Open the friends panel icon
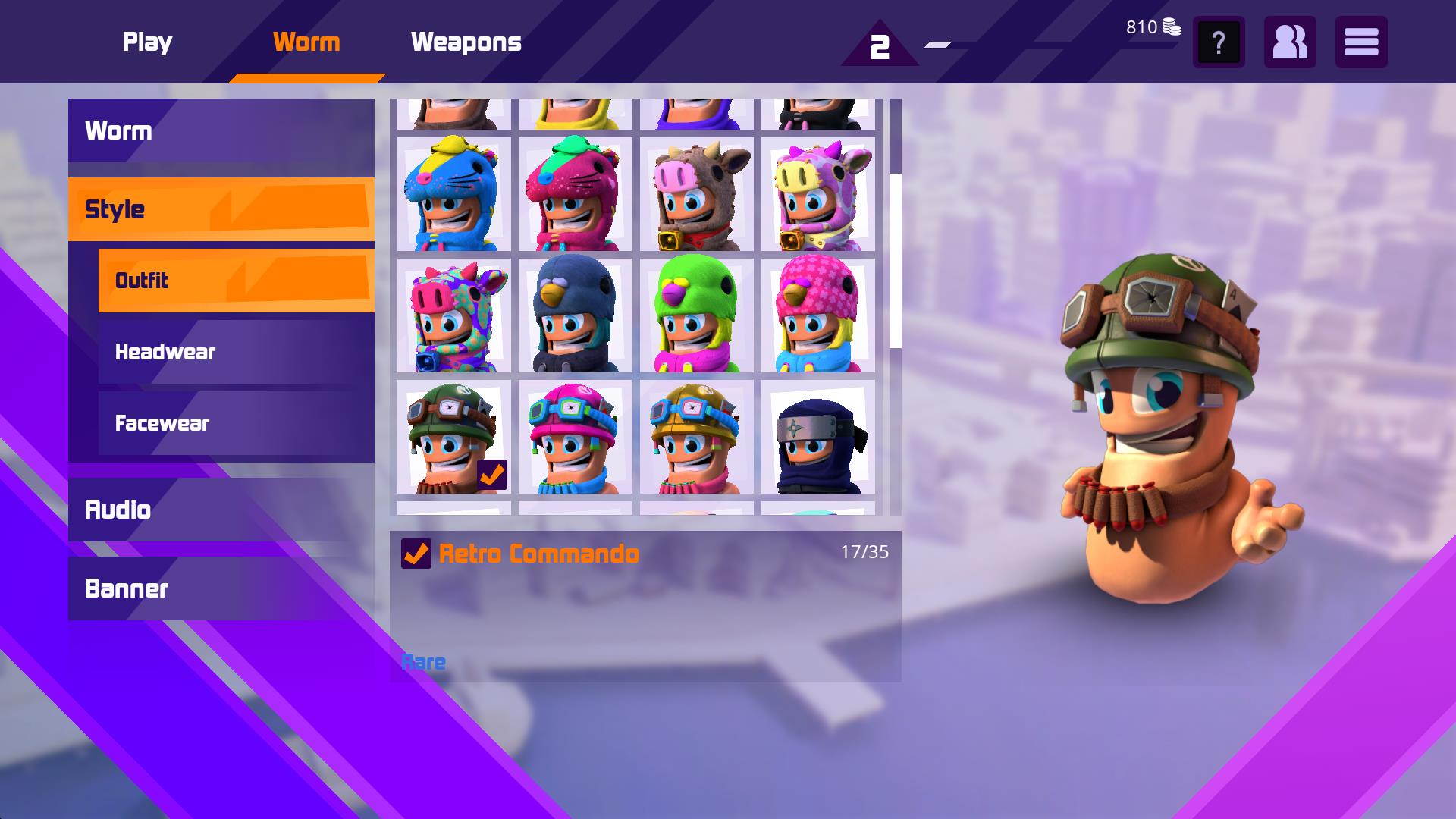This screenshot has height=819, width=1456. 1289,43
